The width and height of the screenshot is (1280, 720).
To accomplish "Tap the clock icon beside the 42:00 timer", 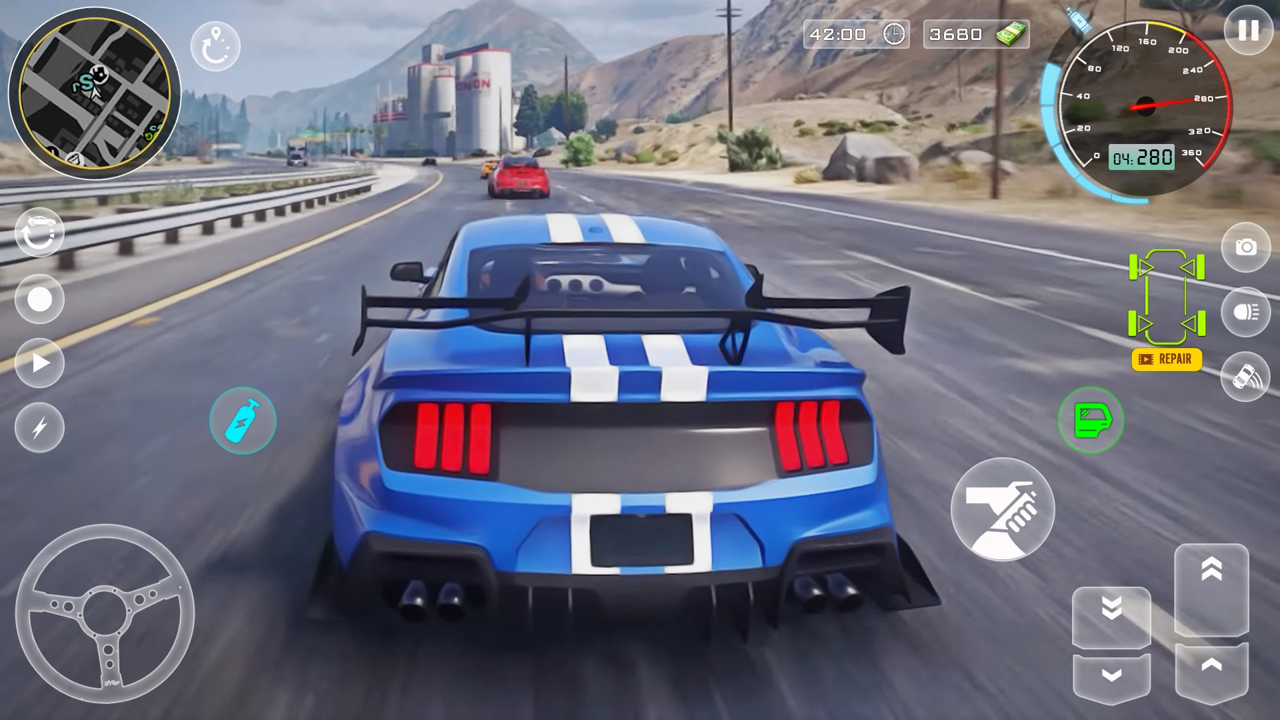I will pos(894,33).
